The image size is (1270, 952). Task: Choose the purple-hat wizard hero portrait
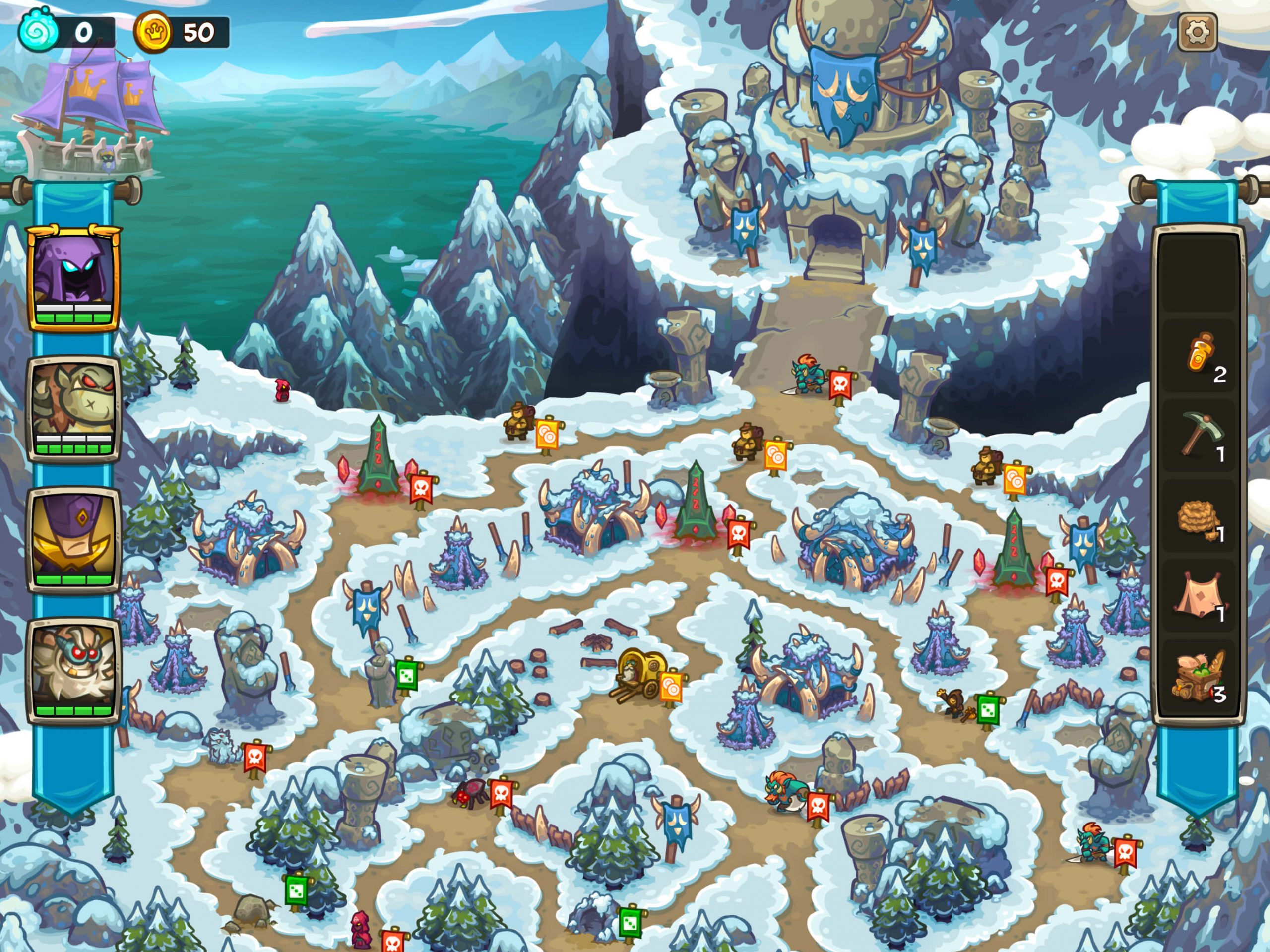tap(74, 538)
